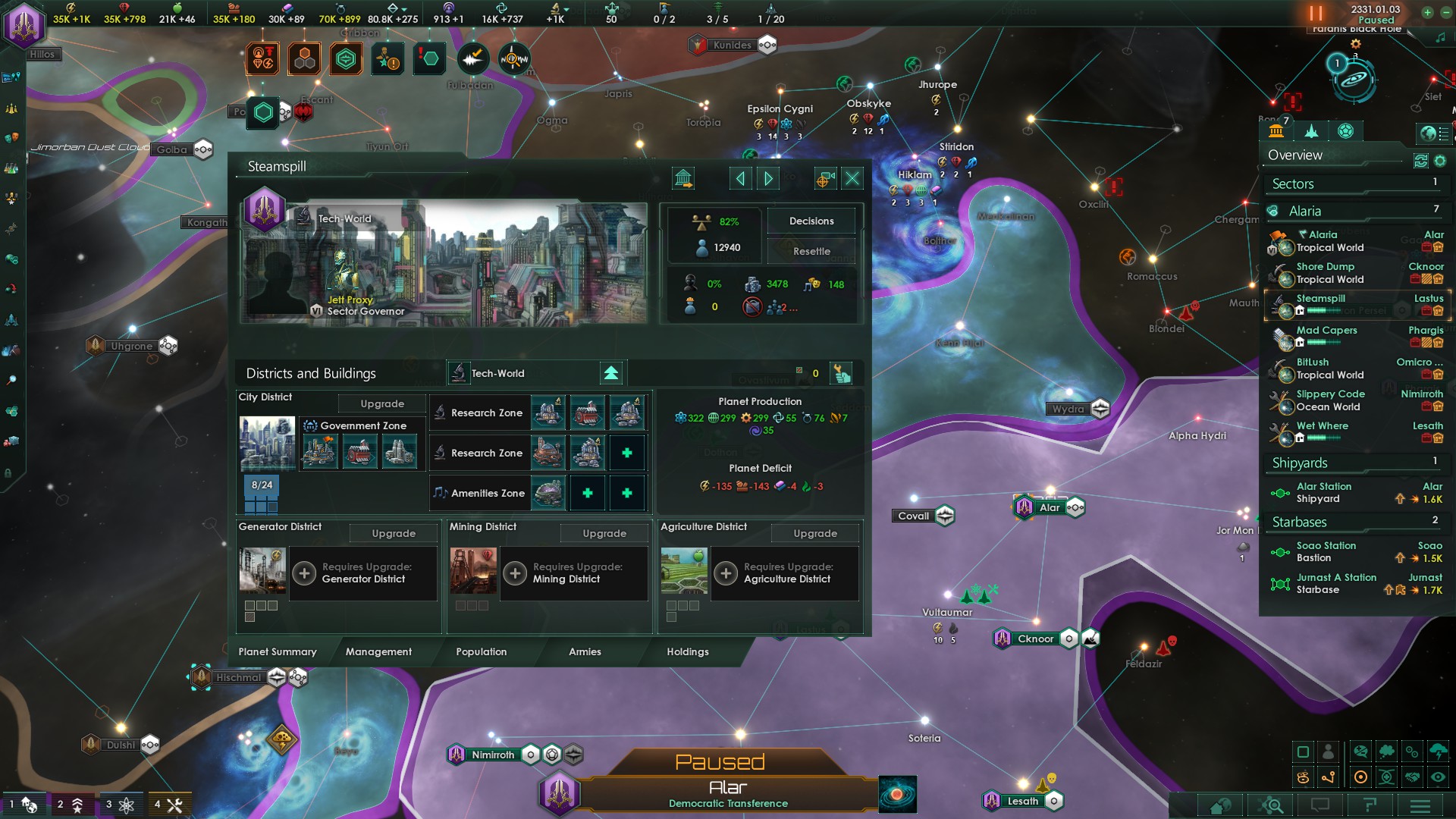
Task: Select the diplomacy handshake map mode
Action: click(x=1414, y=778)
